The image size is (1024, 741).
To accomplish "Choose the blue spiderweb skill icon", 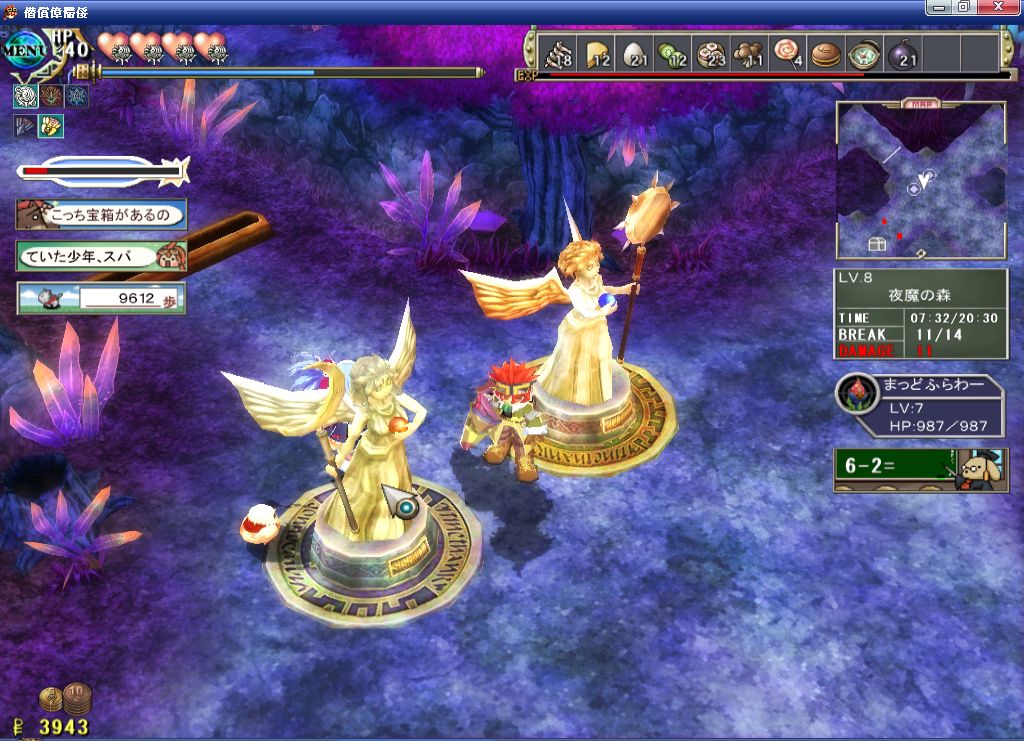I will coord(76,96).
